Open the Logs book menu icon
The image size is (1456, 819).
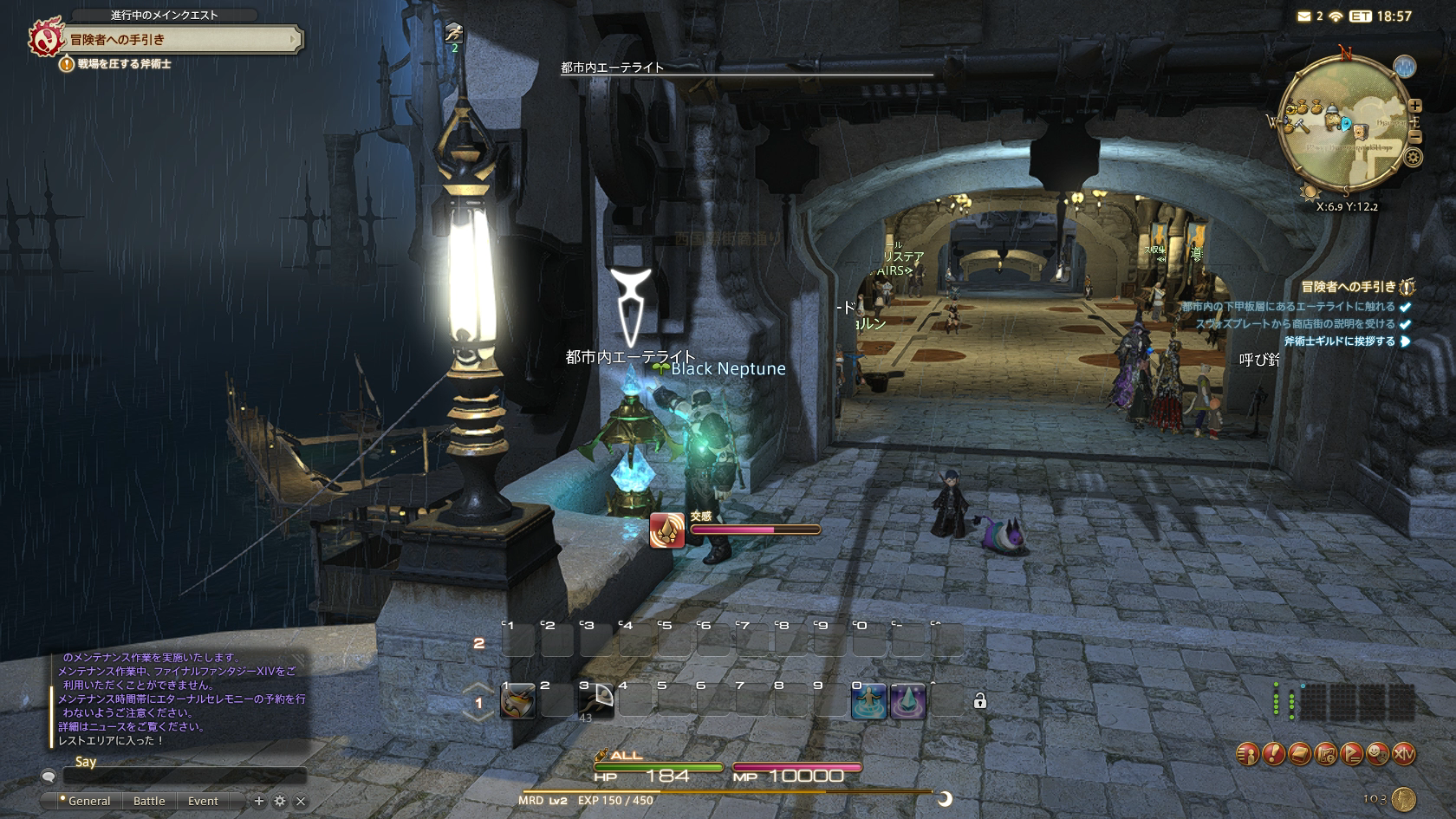(x=1299, y=755)
